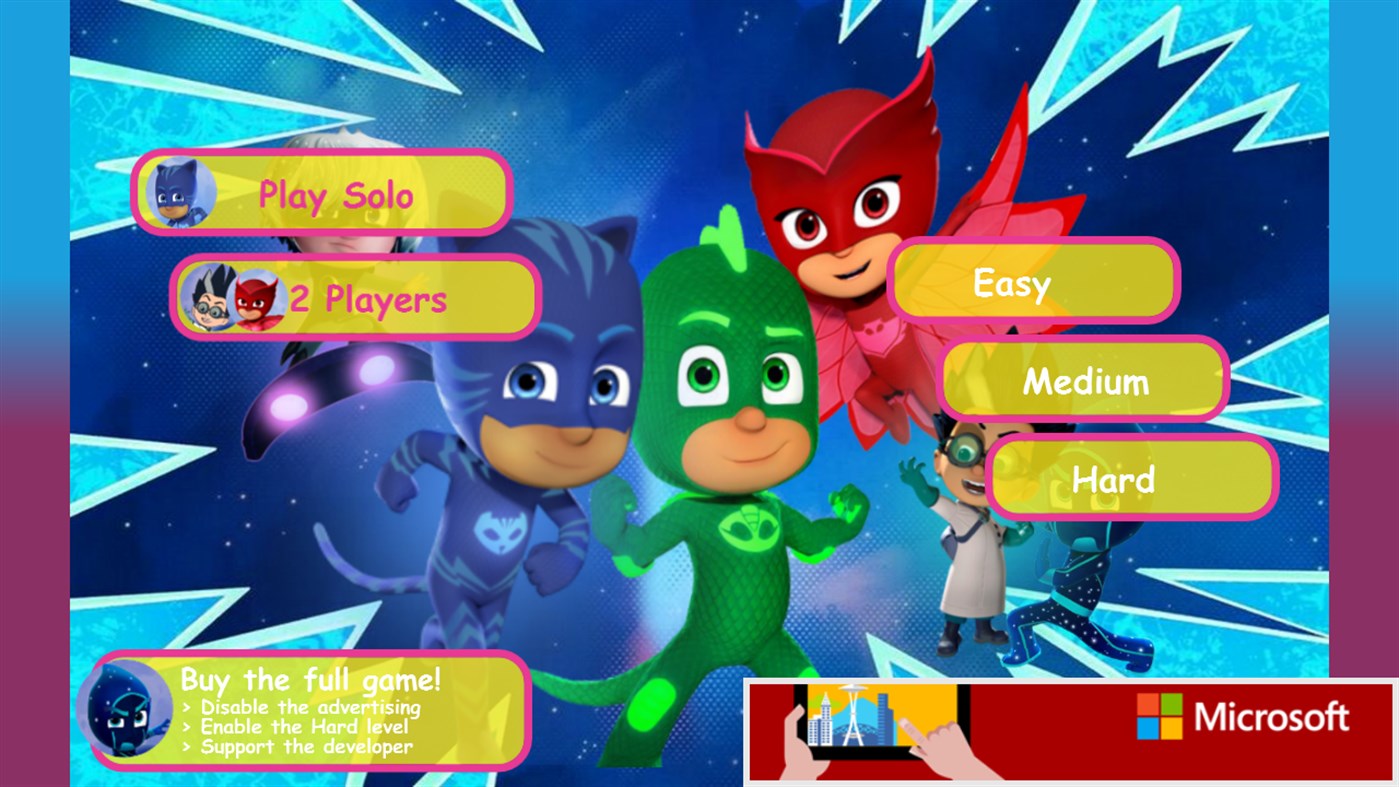
Task: Choose the 2 Players mode
Action: point(355,296)
